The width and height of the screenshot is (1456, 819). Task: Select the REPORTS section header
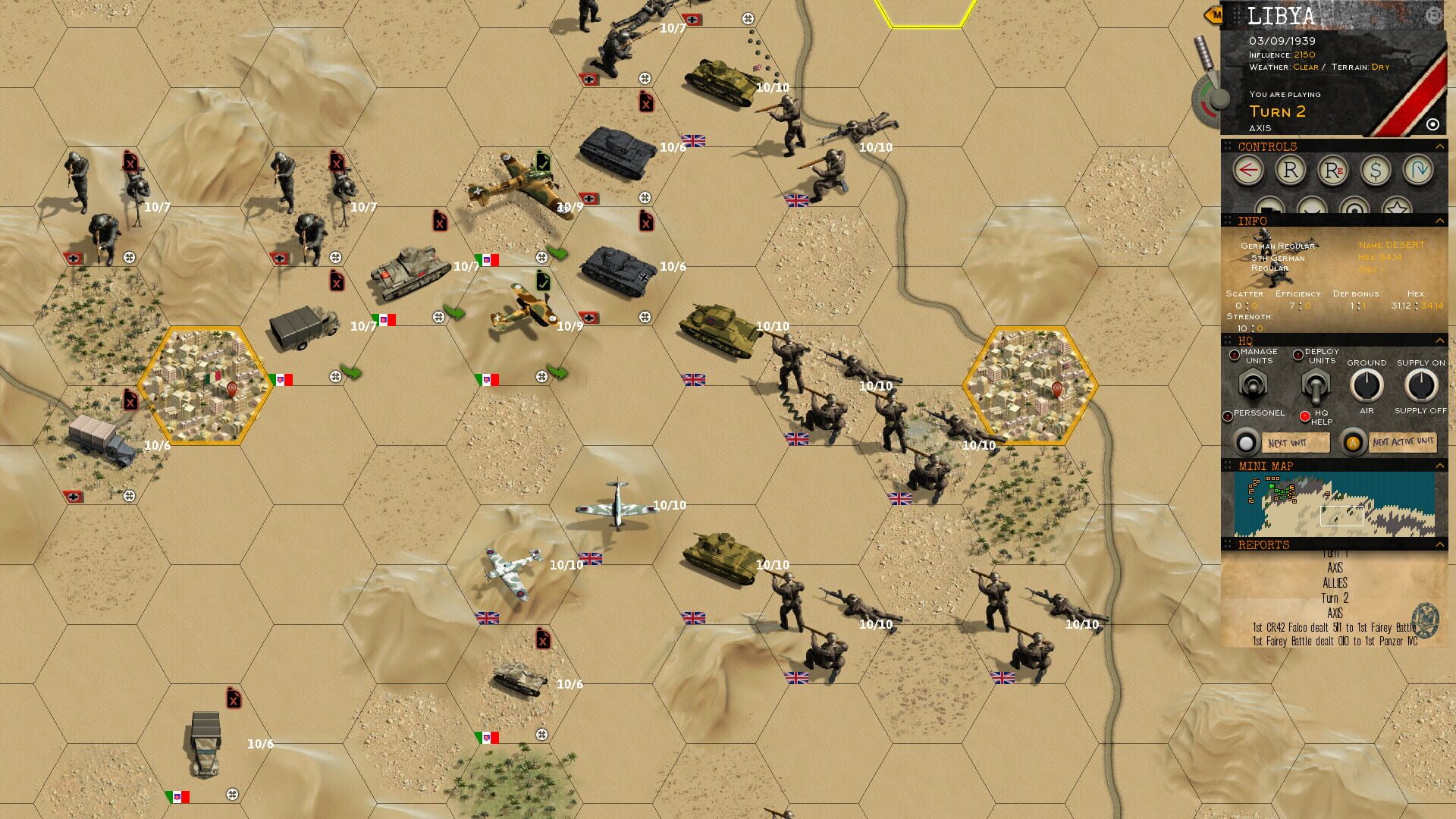pyautogui.click(x=1263, y=543)
